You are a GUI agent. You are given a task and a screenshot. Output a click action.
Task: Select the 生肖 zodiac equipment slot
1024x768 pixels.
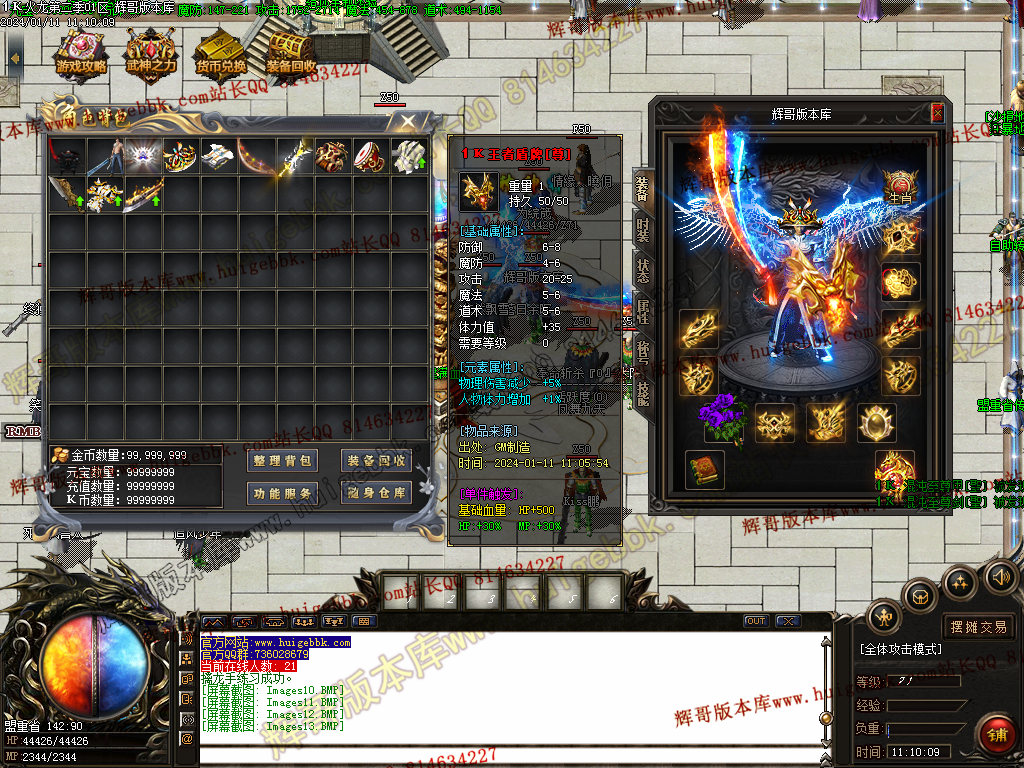pos(901,186)
